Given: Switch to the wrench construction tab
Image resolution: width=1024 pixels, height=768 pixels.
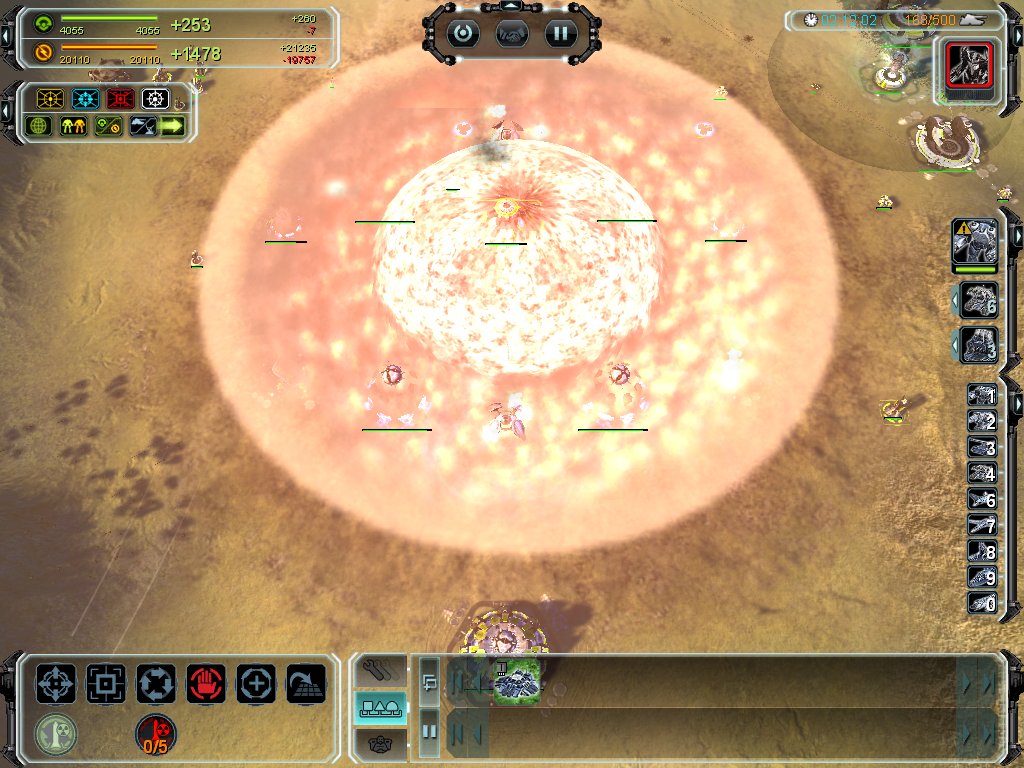Looking at the screenshot, I should (x=381, y=669).
